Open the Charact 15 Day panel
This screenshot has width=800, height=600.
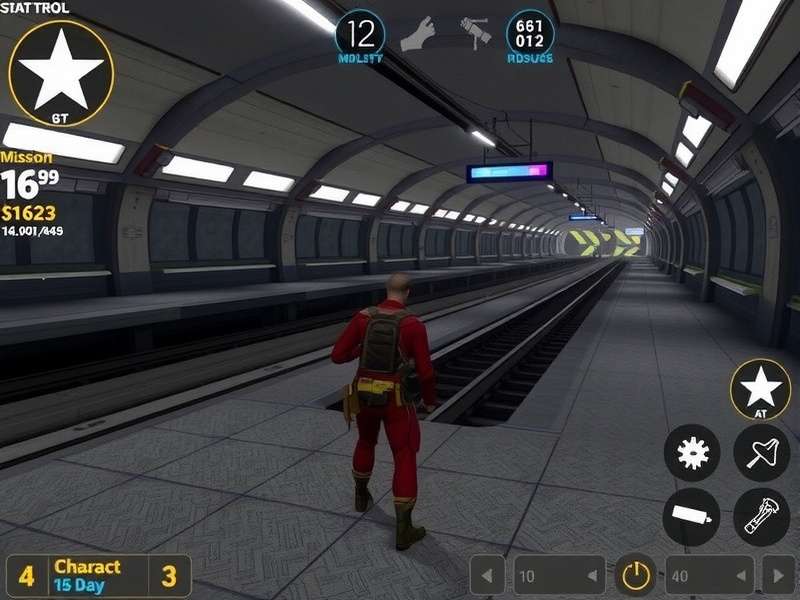click(98, 575)
